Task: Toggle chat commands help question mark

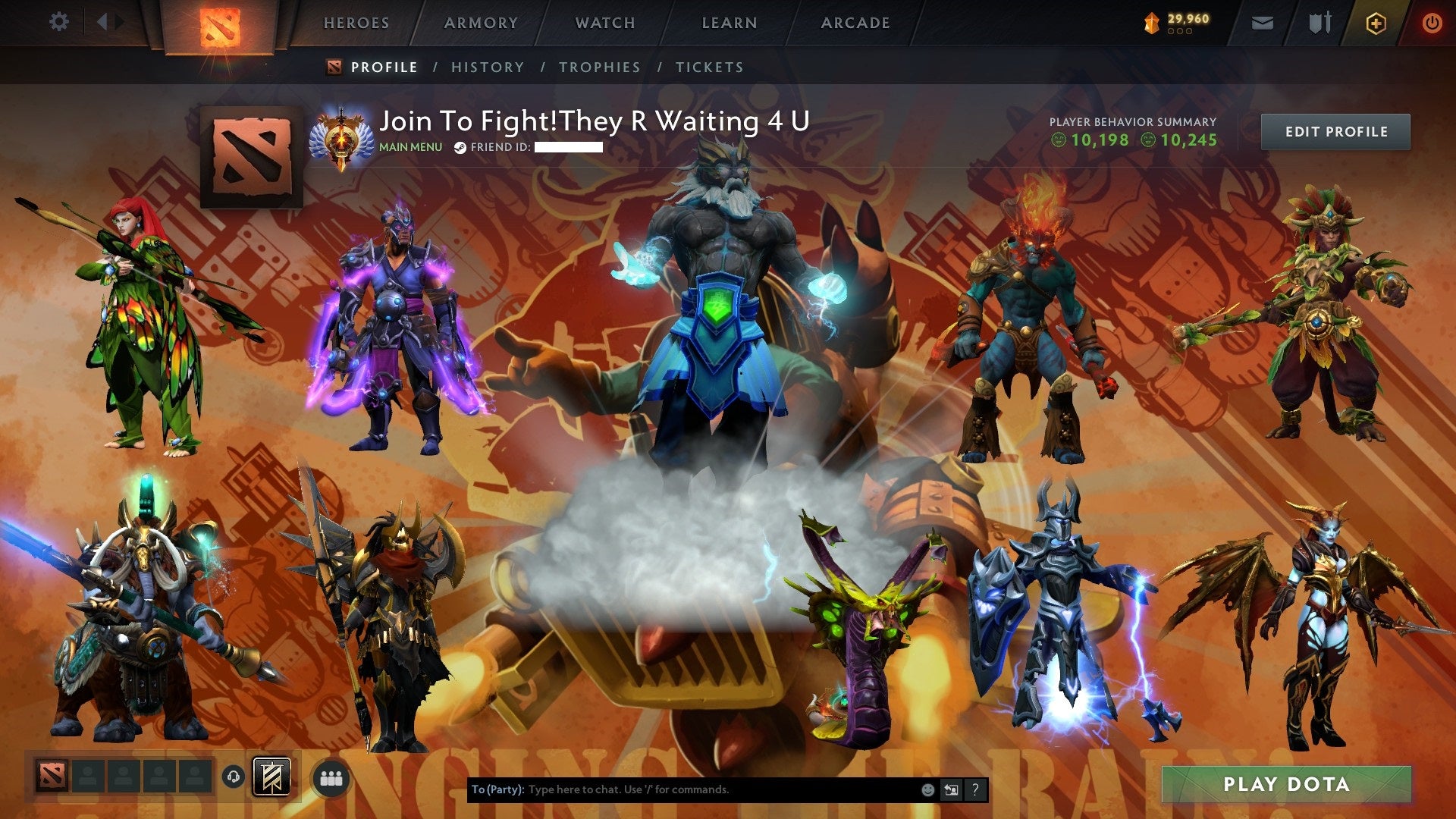Action: click(974, 789)
